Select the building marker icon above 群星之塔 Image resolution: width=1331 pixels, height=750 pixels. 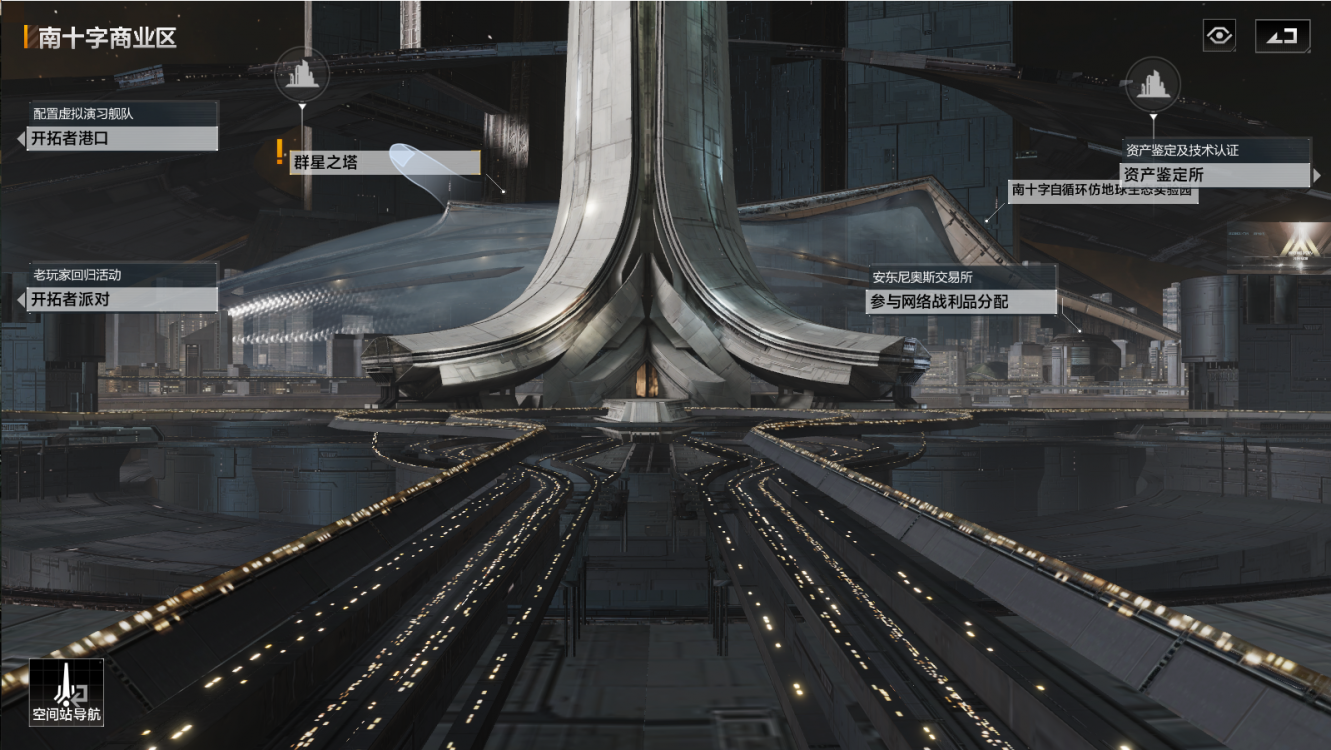tap(303, 75)
